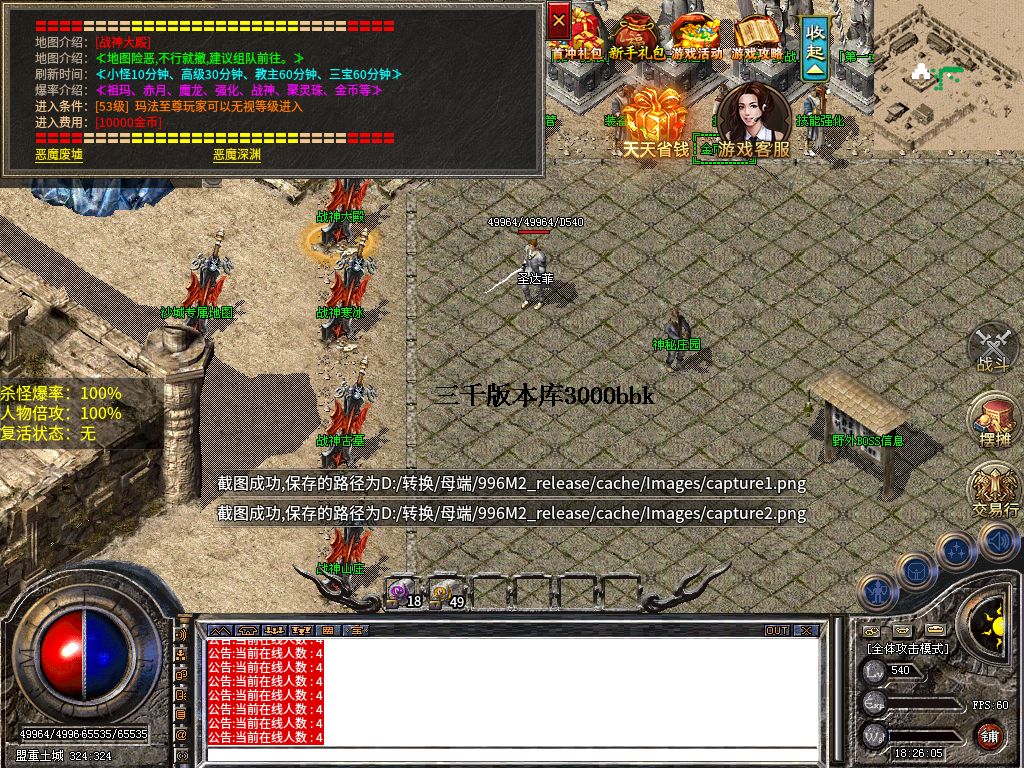The width and height of the screenshot is (1024, 768).
Task: Open the 摆摊 stall setup button
Action: click(x=993, y=419)
